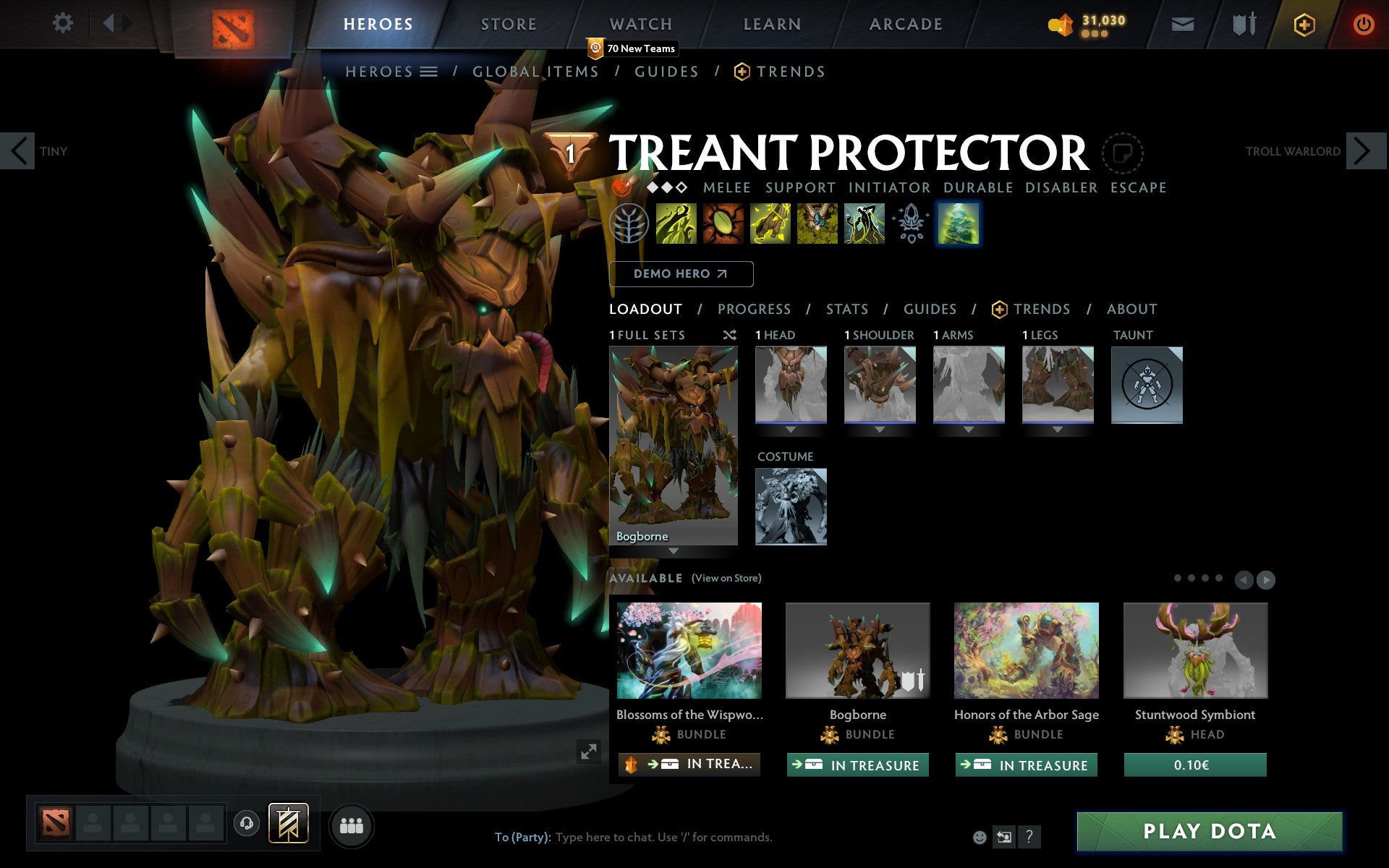Screen dimensions: 1389x868
Task: Click the Aghanim's Shard upgrade icon
Action: click(911, 224)
